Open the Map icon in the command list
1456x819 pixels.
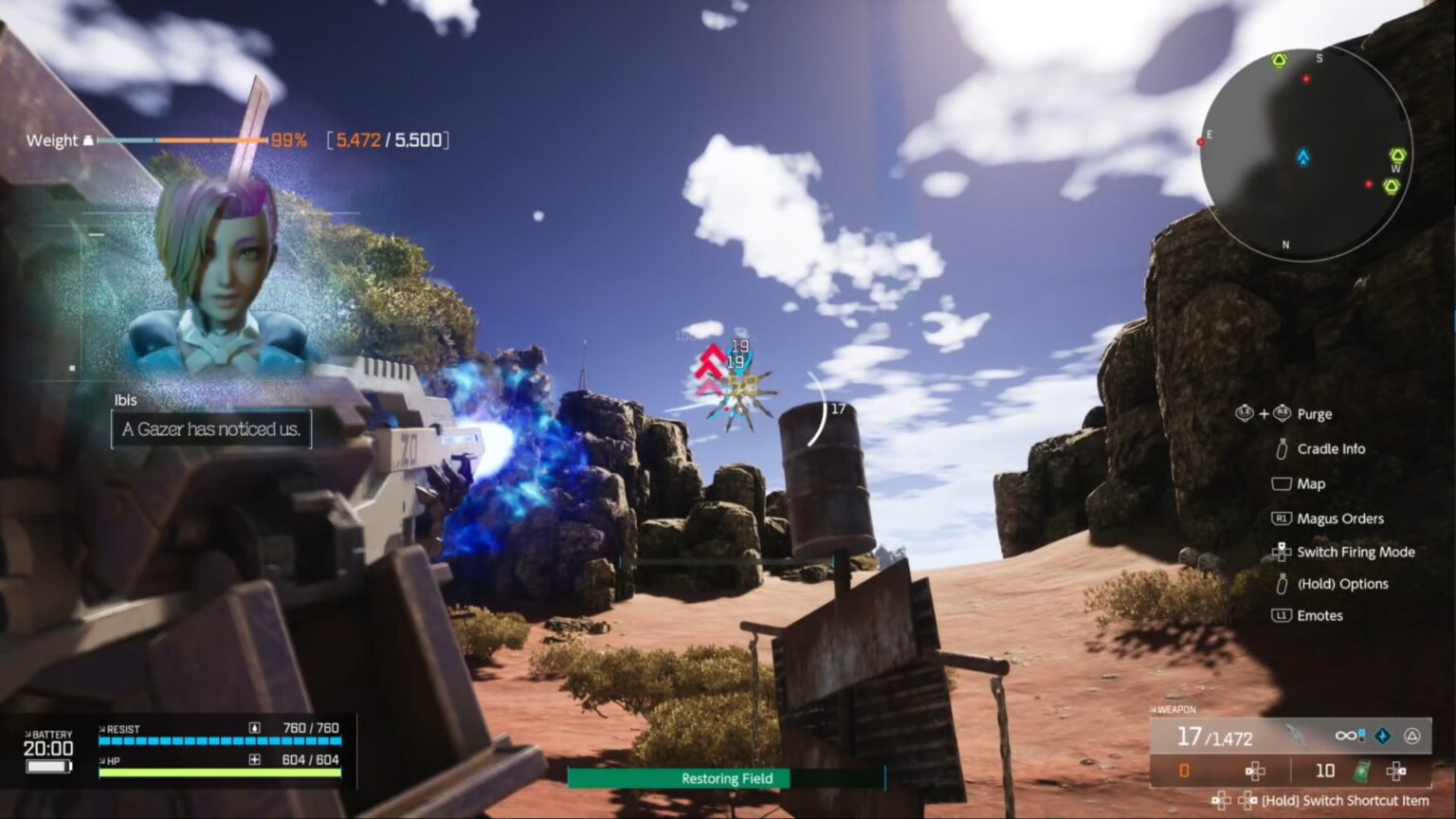1281,483
